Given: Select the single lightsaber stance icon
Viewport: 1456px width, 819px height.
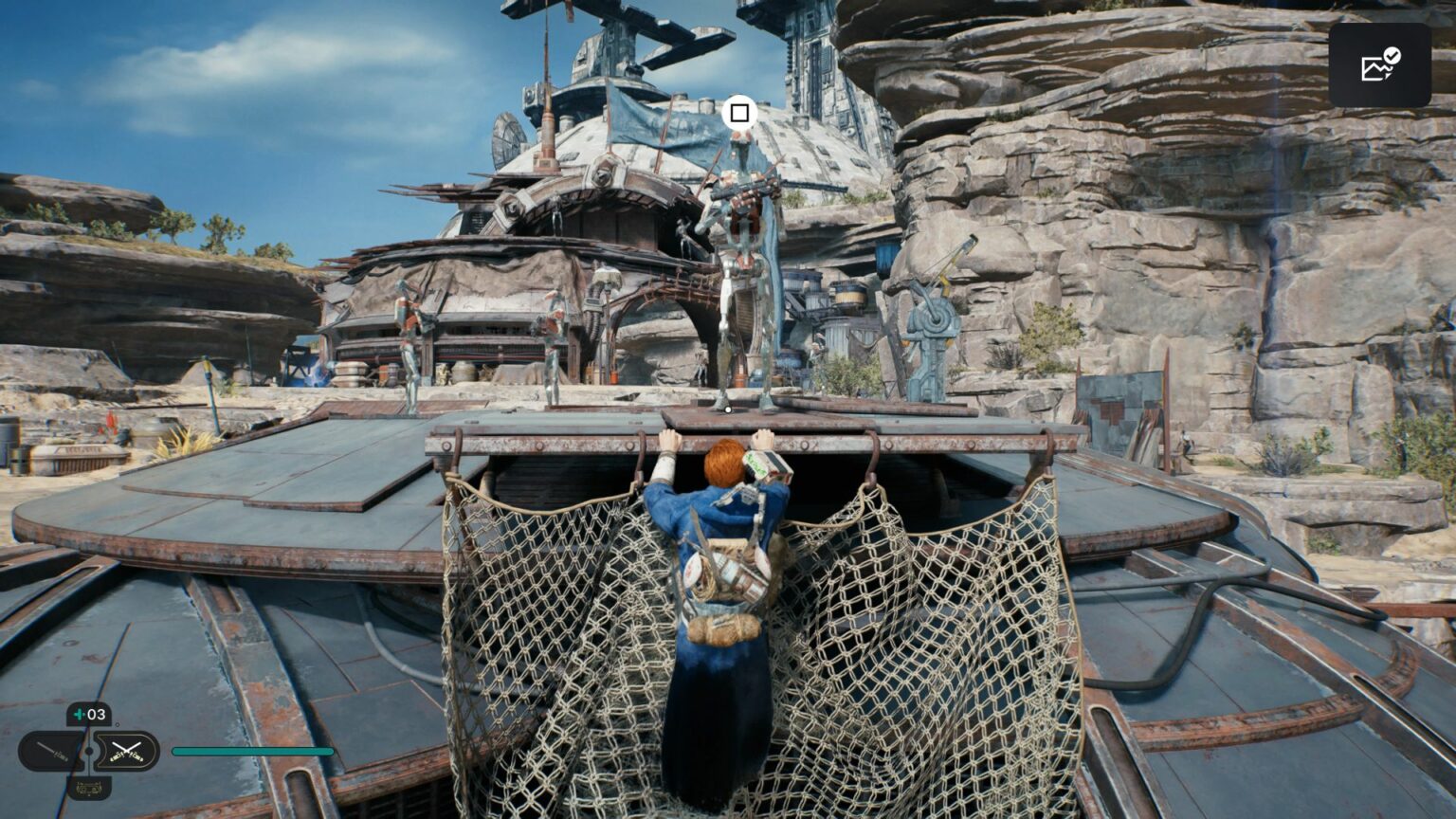Looking at the screenshot, I should [x=51, y=752].
